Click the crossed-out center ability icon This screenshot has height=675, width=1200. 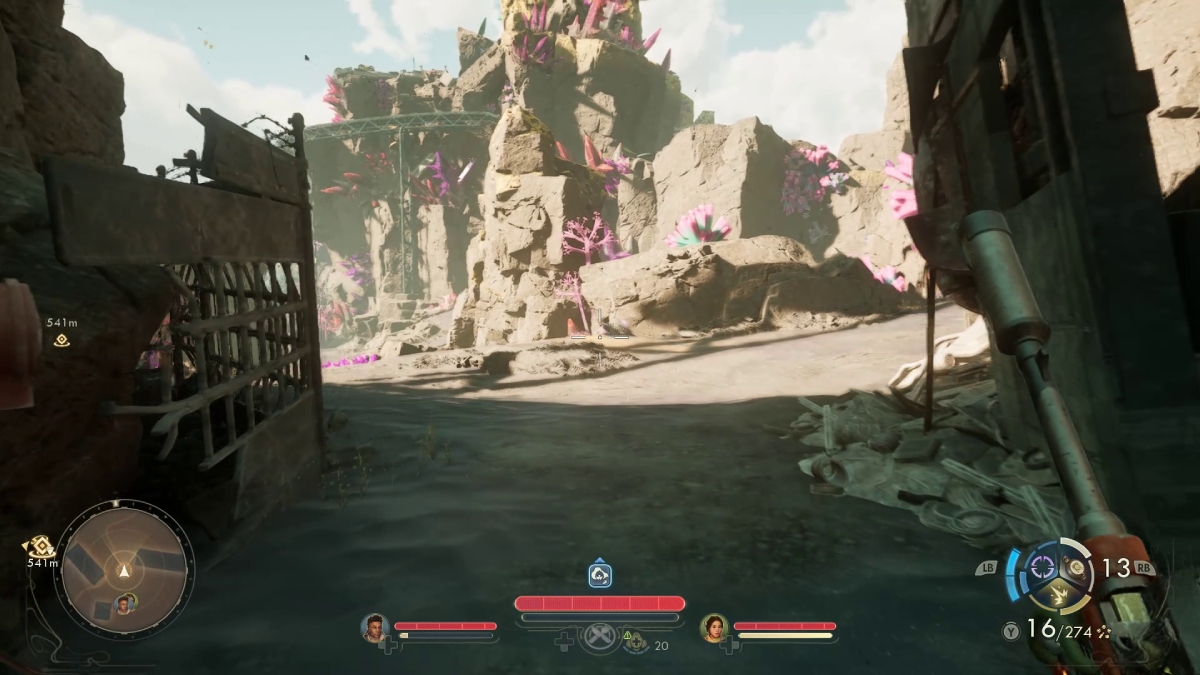pyautogui.click(x=600, y=636)
